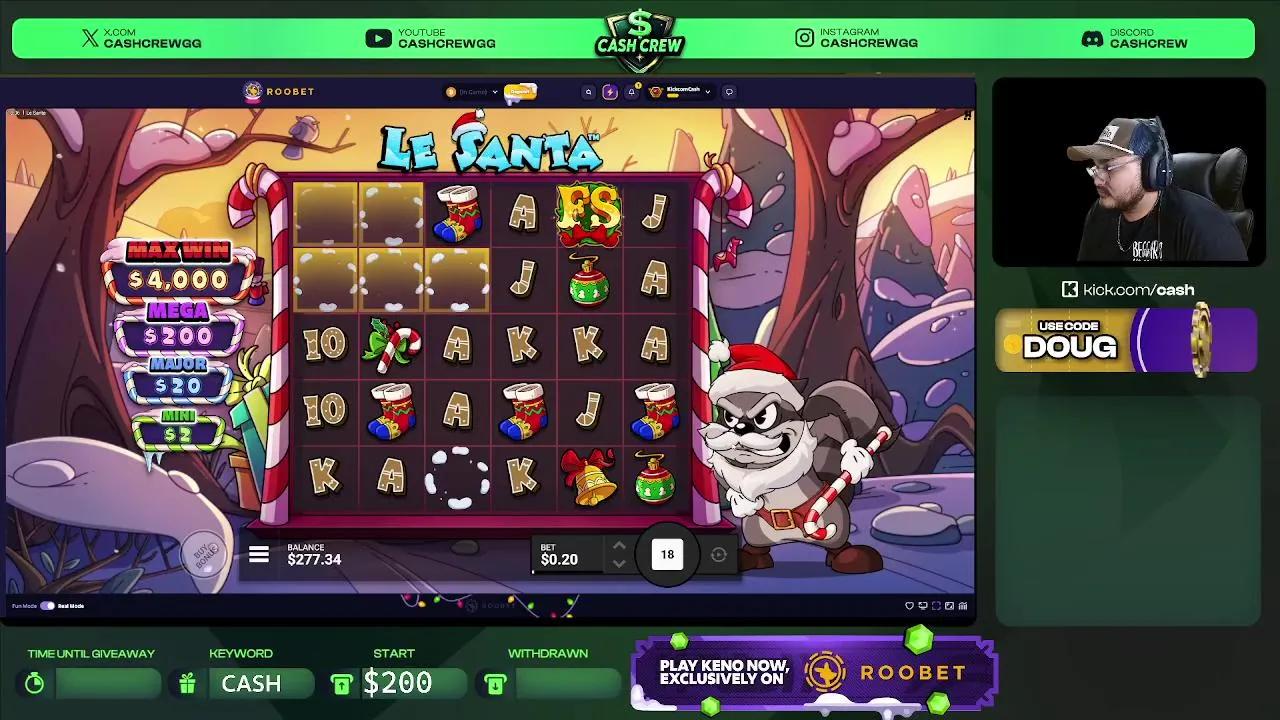Viewport: 1280px width, 720px height.
Task: Decrease the $0.20 bet amount
Action: (620, 562)
